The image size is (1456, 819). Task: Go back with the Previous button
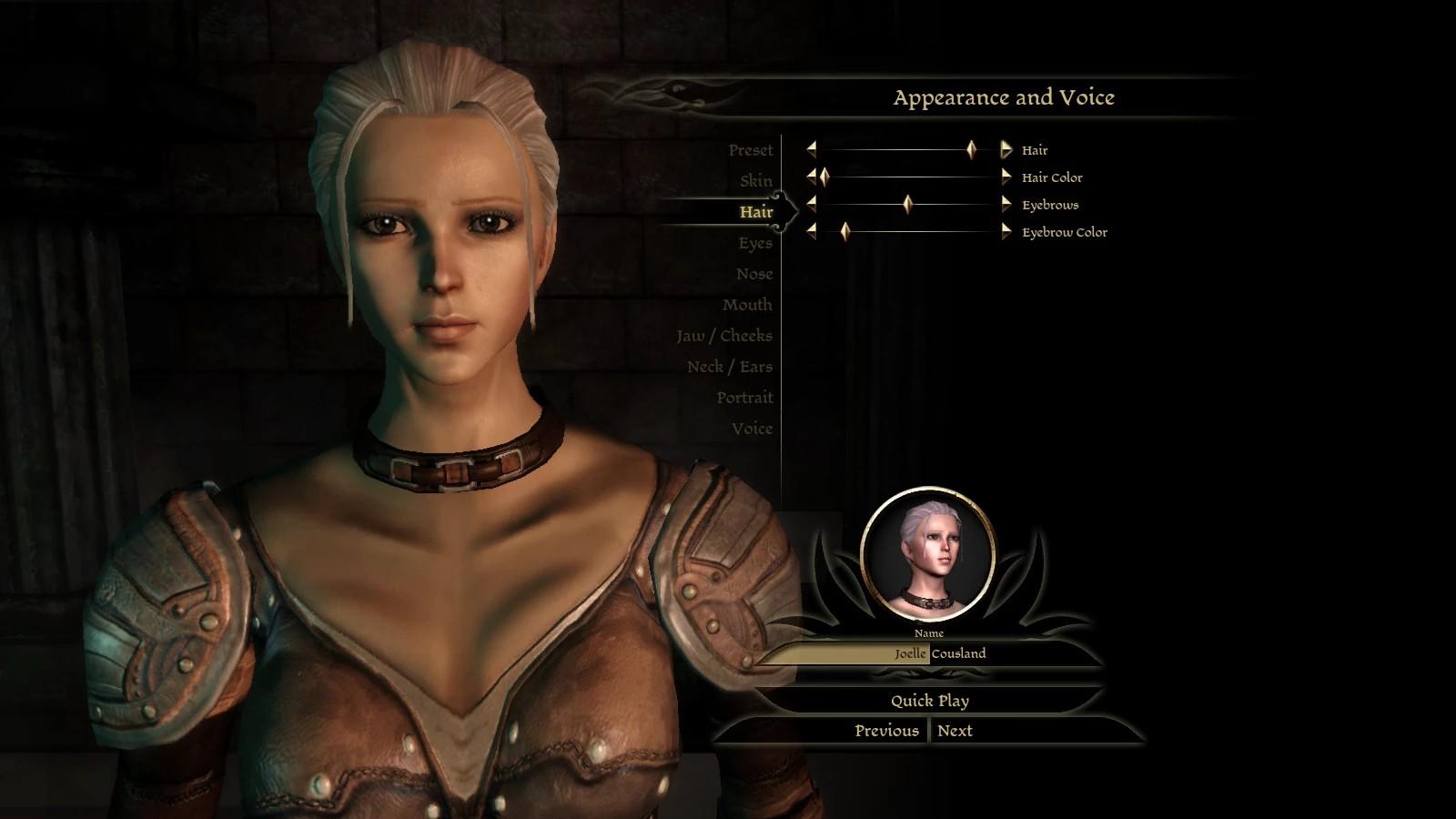[885, 731]
